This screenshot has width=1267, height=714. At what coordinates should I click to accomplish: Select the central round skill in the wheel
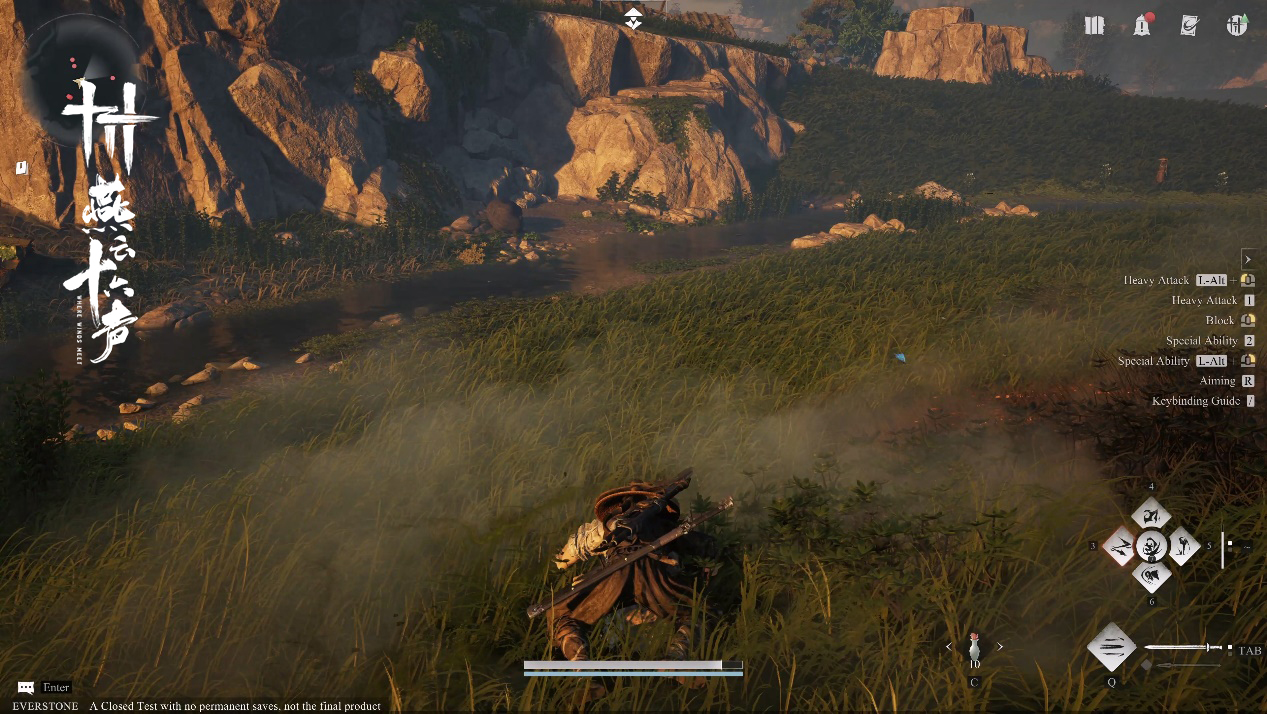(1152, 546)
